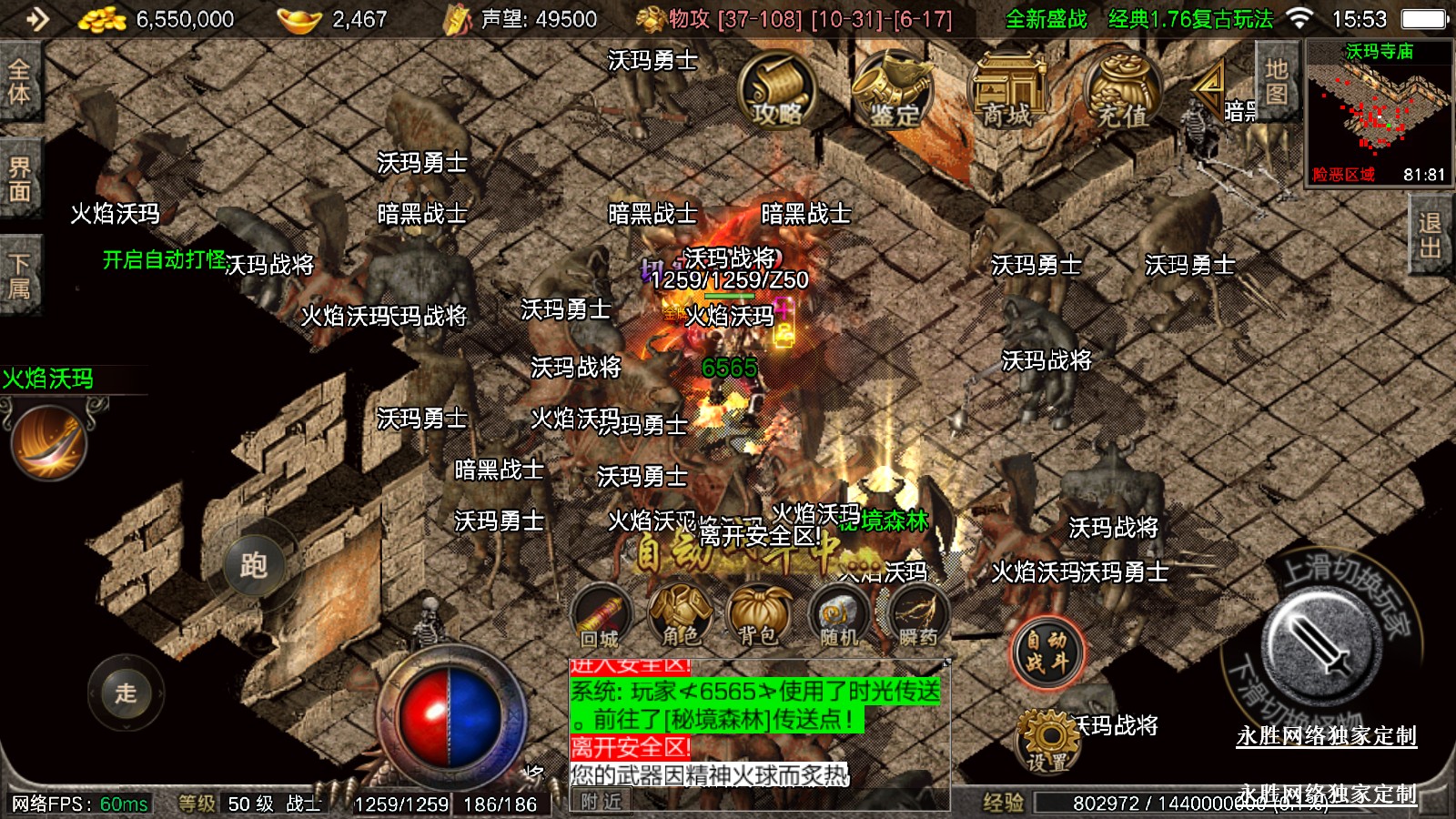Use the 随机 random teleport
The width and height of the screenshot is (1456, 819).
838,619
